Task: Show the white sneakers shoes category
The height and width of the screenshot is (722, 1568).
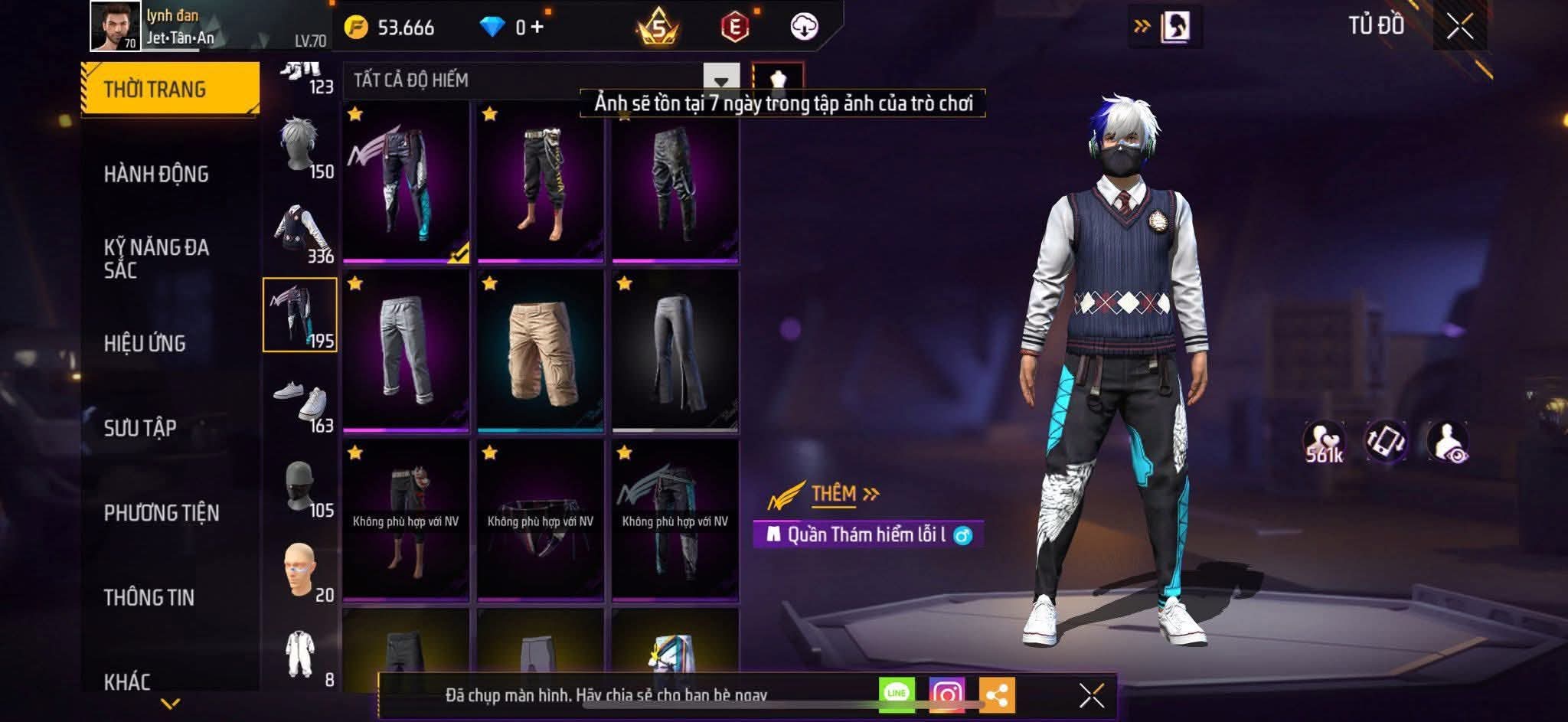Action: (x=300, y=401)
